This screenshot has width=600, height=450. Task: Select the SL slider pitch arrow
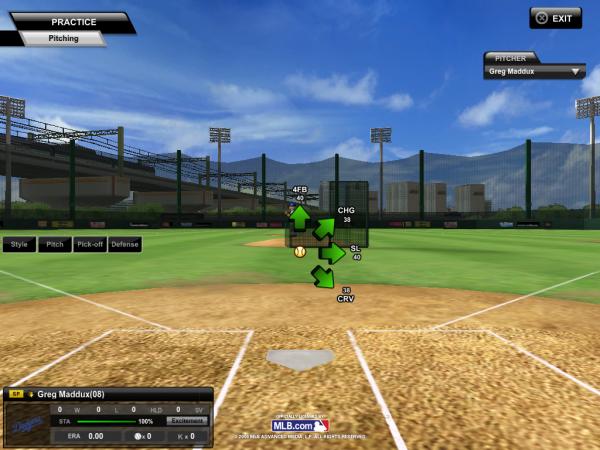pyautogui.click(x=332, y=253)
